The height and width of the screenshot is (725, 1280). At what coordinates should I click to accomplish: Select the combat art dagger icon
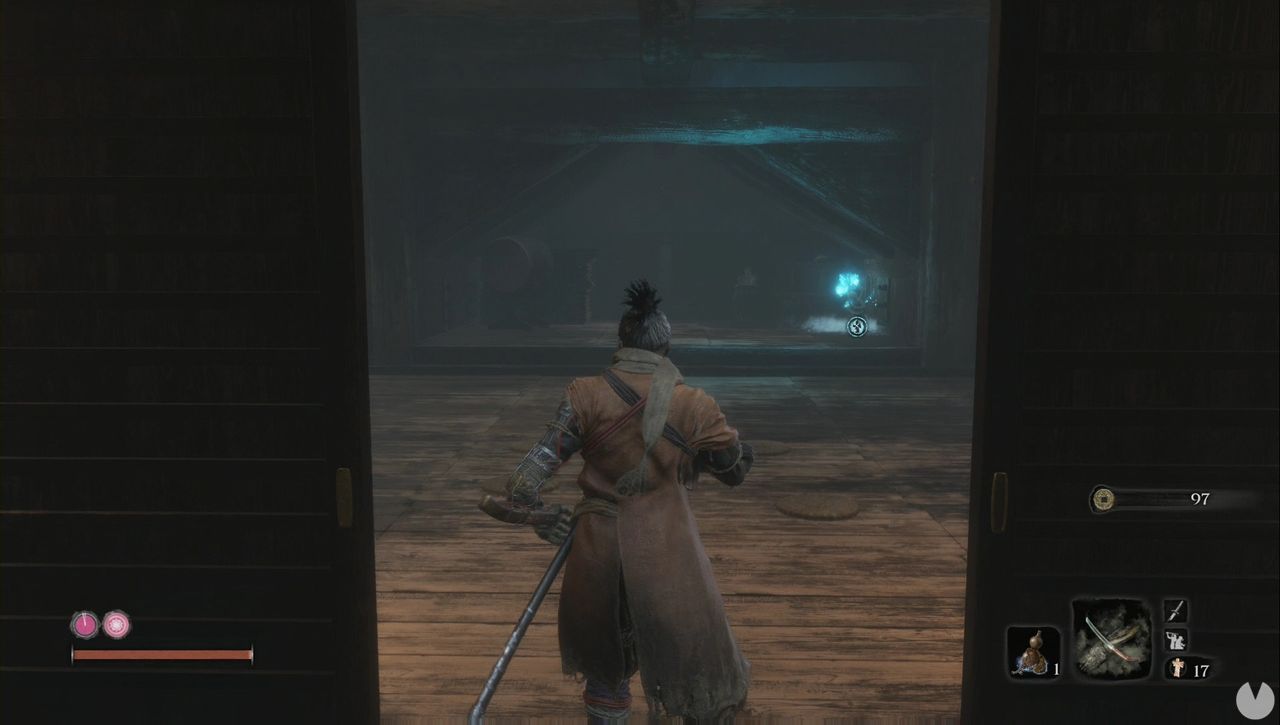click(x=1173, y=612)
